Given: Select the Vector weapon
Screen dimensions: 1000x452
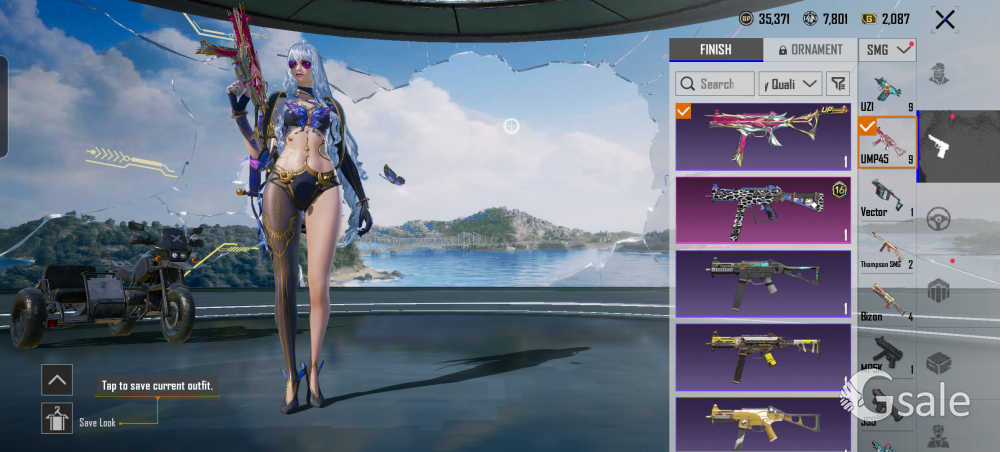Looking at the screenshot, I should coord(887,196).
